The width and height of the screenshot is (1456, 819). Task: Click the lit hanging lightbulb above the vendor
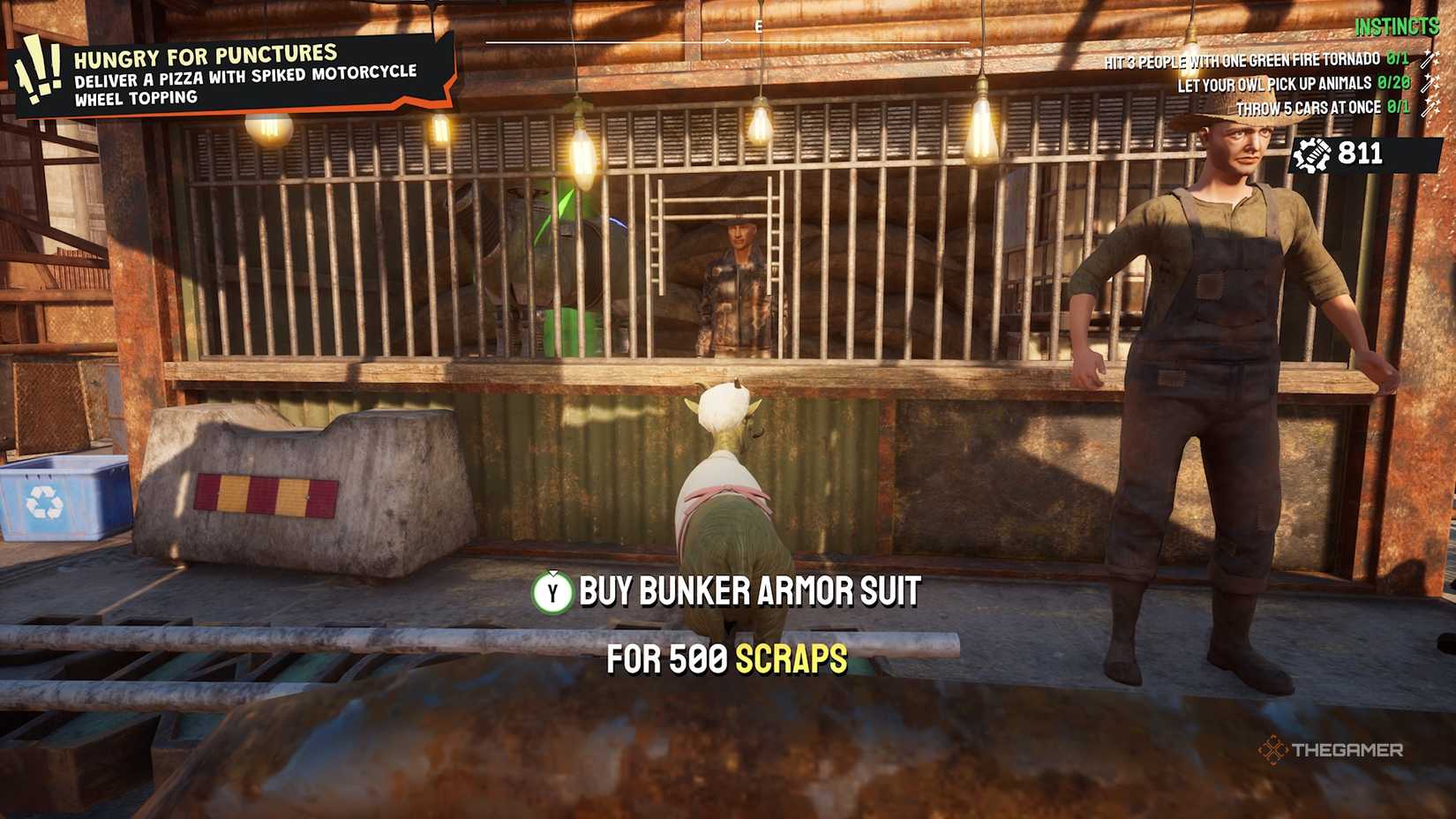(761, 126)
